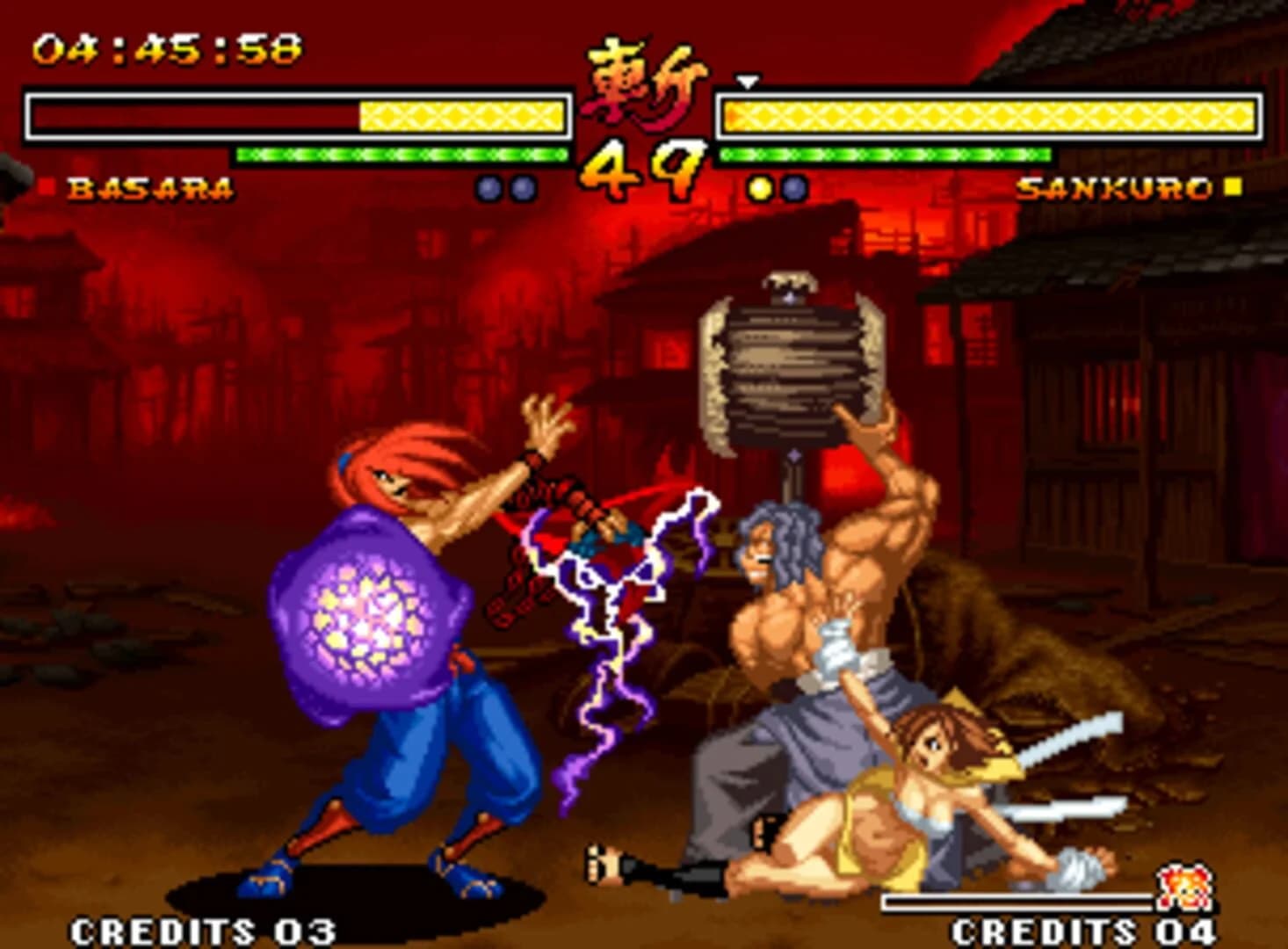The image size is (1288, 949).
Task: Click the 斬 kanji emblem at top center
Action: click(x=642, y=83)
